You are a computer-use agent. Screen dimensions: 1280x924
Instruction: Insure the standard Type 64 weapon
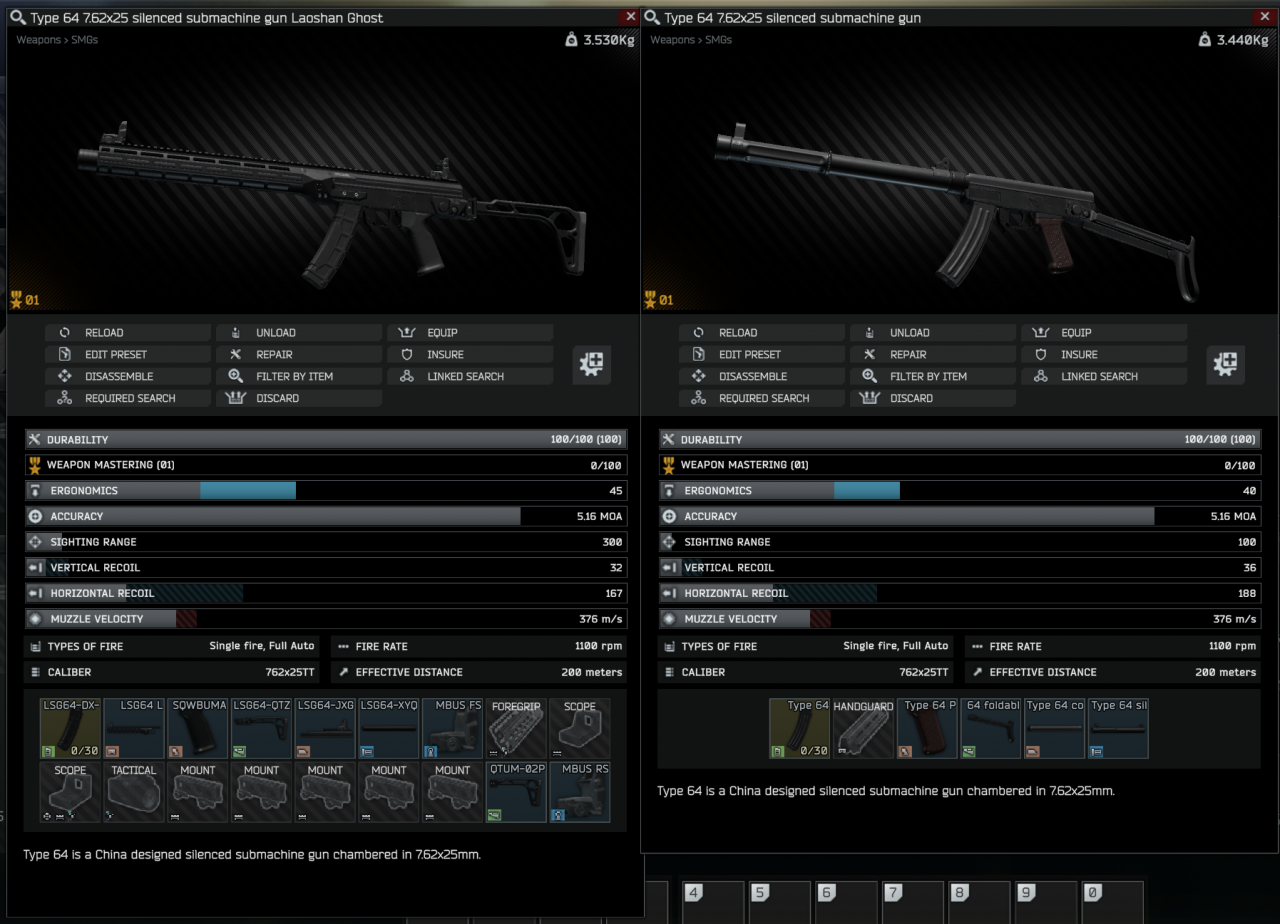pyautogui.click(x=1079, y=354)
